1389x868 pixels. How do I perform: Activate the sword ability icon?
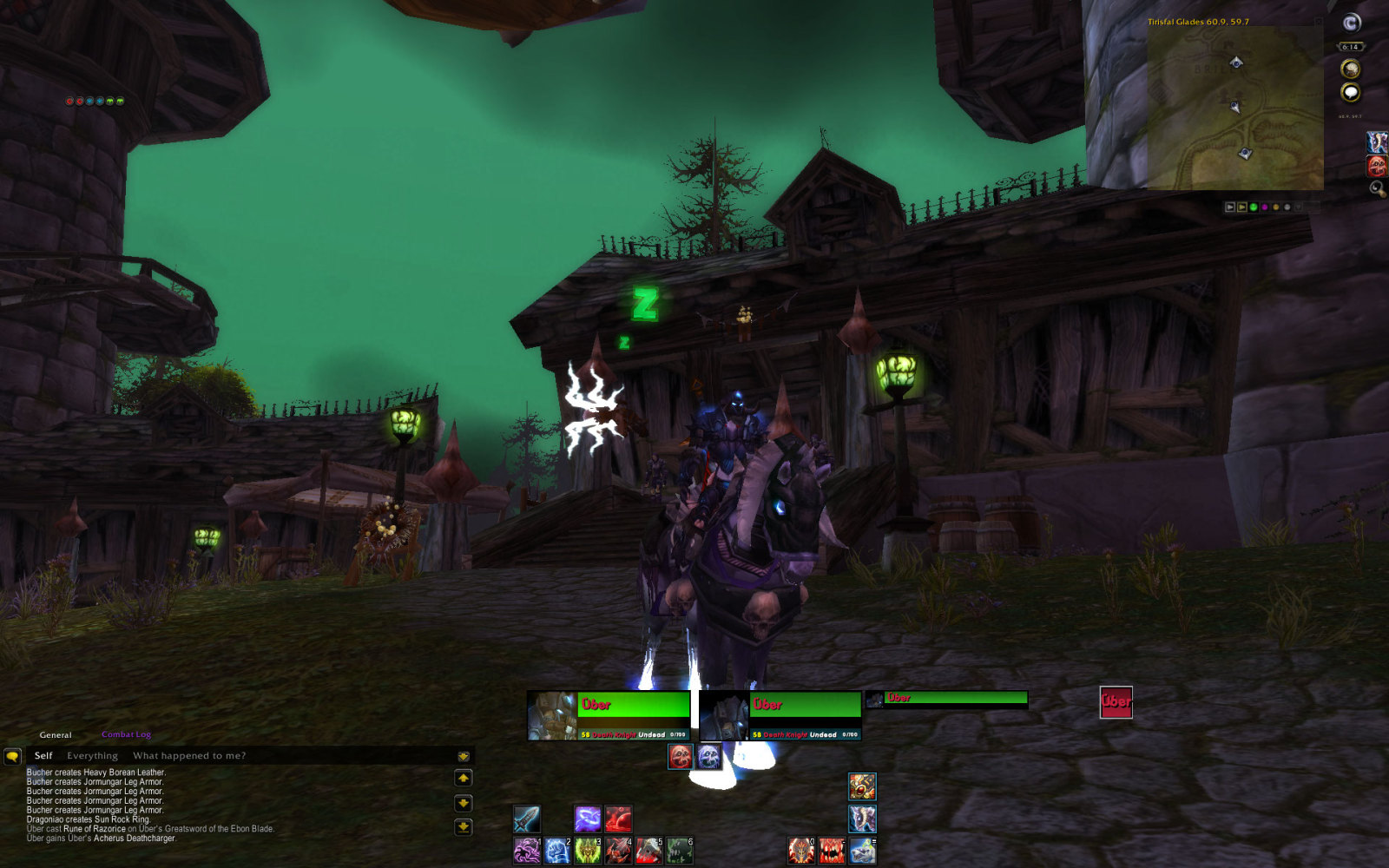[x=527, y=819]
